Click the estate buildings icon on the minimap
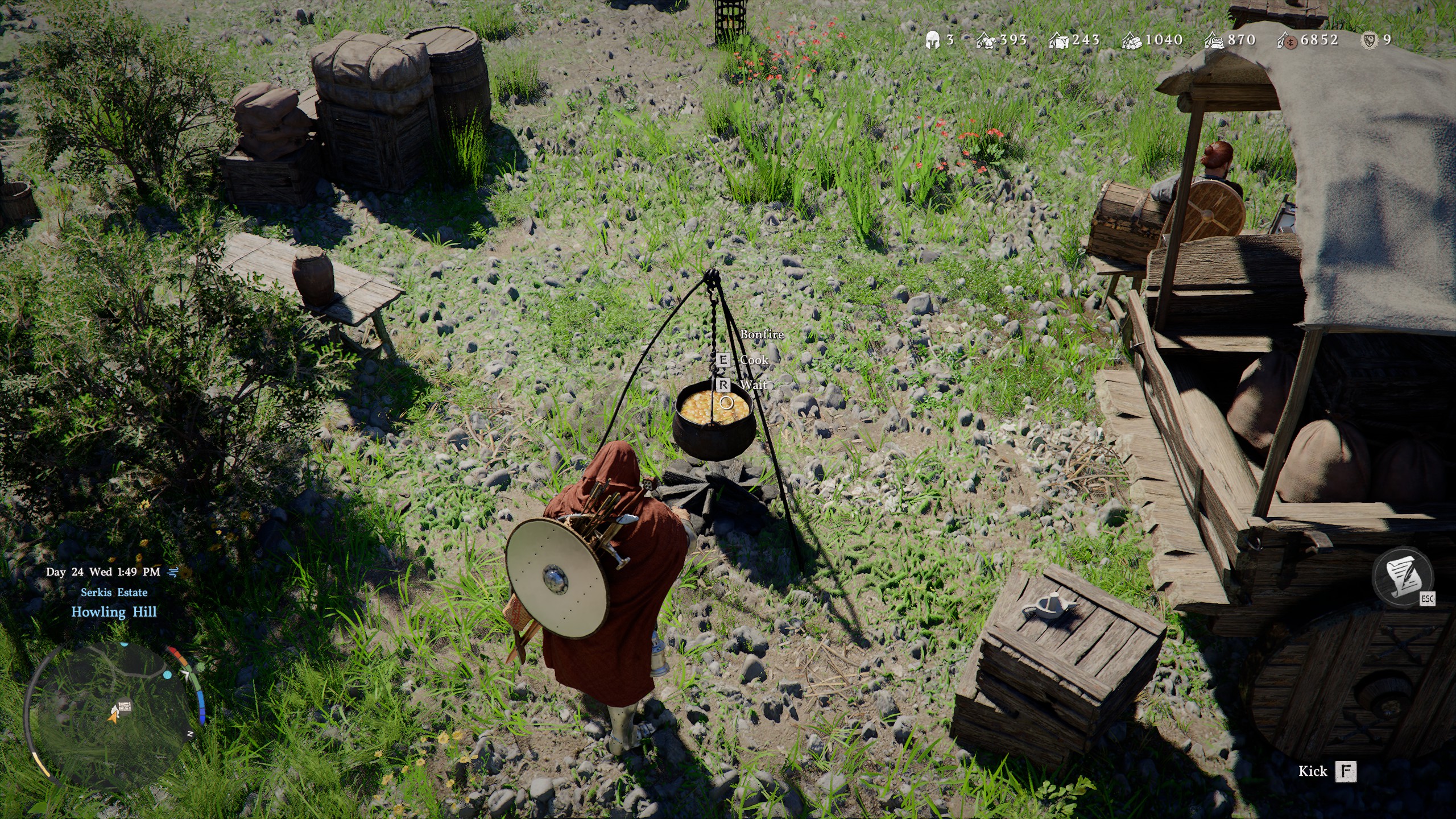The width and height of the screenshot is (1456, 819). tap(126, 706)
